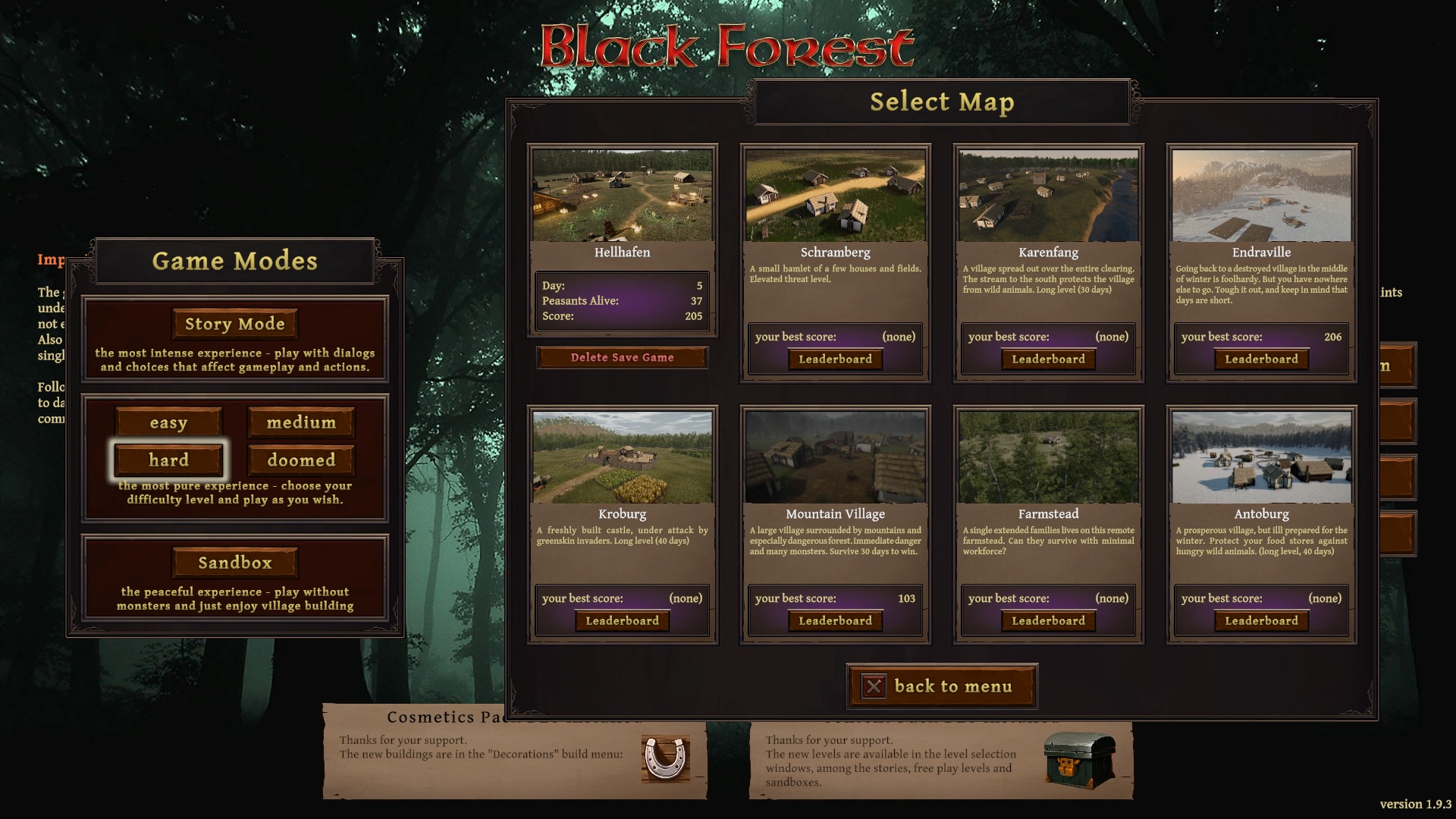1456x819 pixels.
Task: Open the Mountain Village leaderboard
Action: tap(835, 620)
